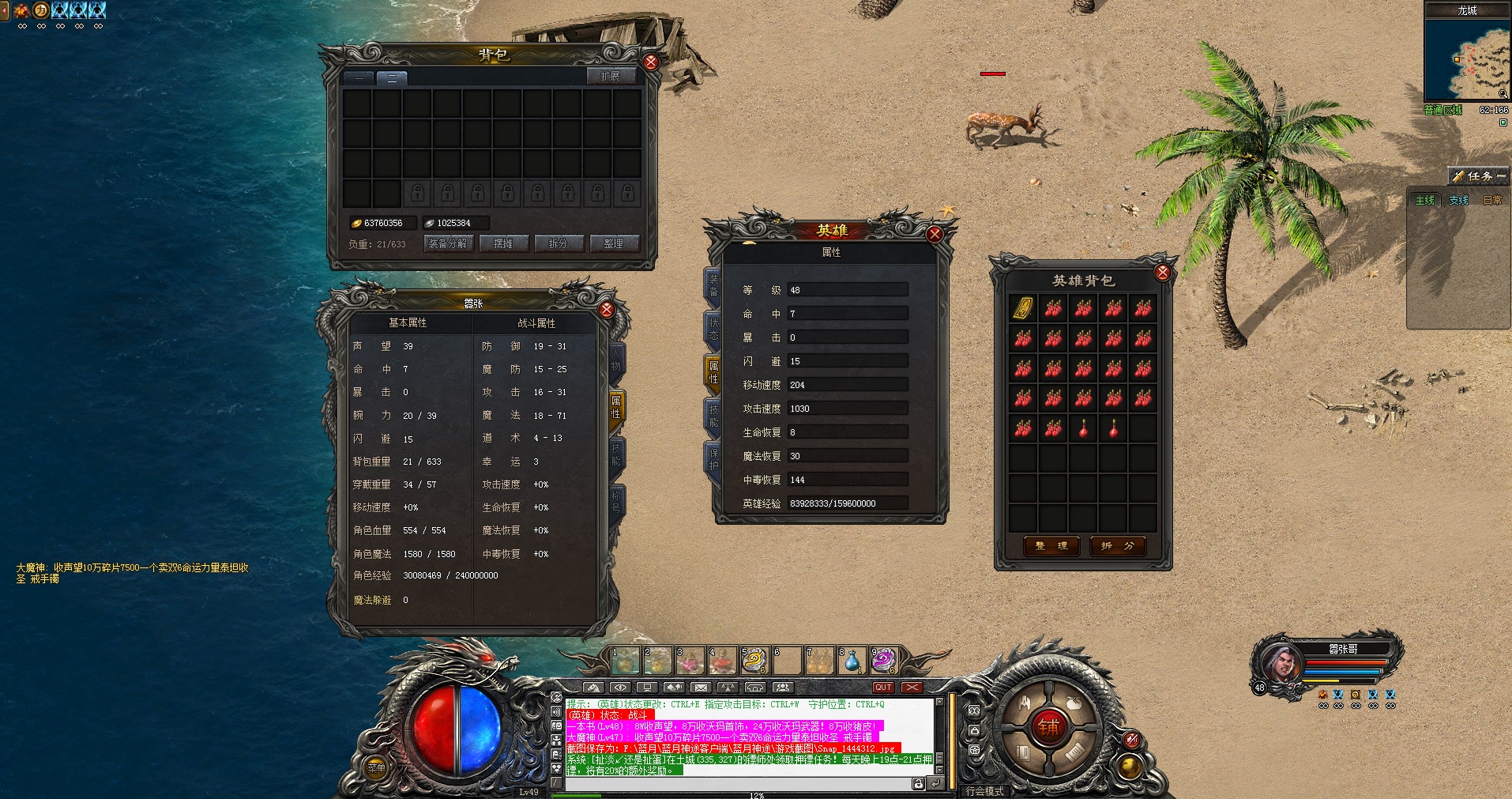Screen dimensions: 1512x799
Task: Click the red QUT button above chat
Action: pyautogui.click(x=883, y=688)
